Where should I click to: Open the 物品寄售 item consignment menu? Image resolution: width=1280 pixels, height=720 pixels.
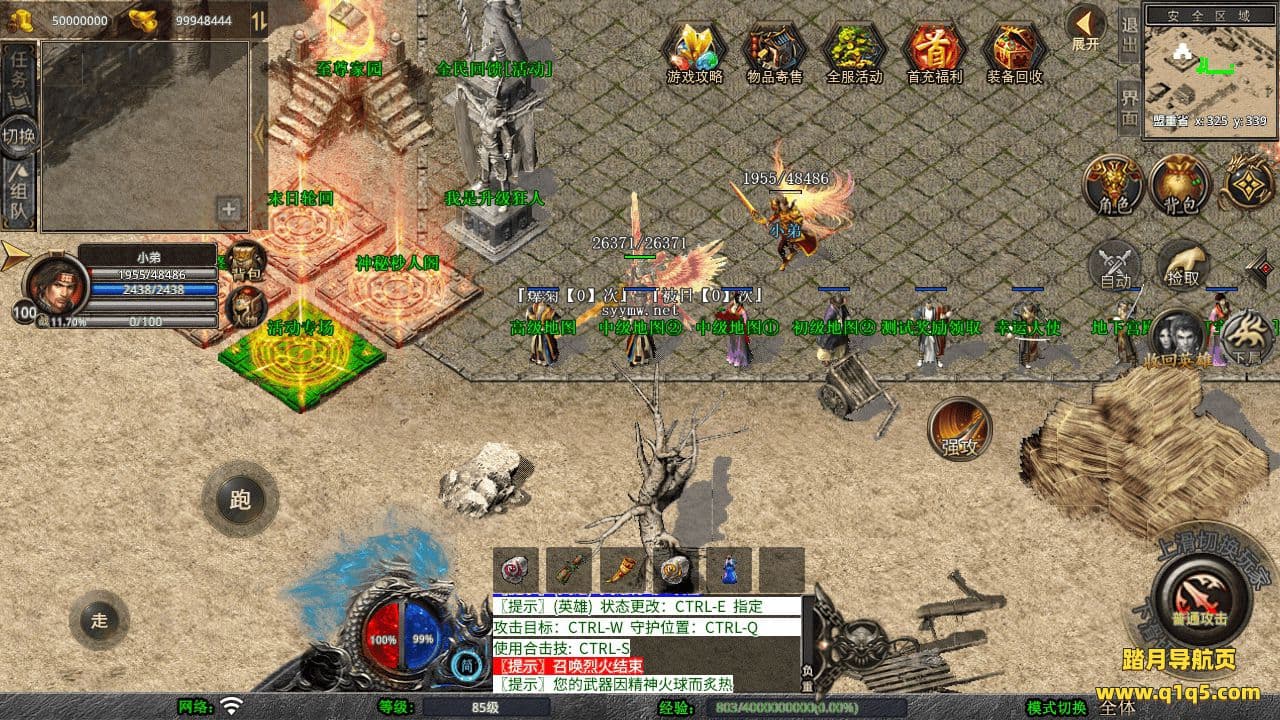[x=774, y=50]
